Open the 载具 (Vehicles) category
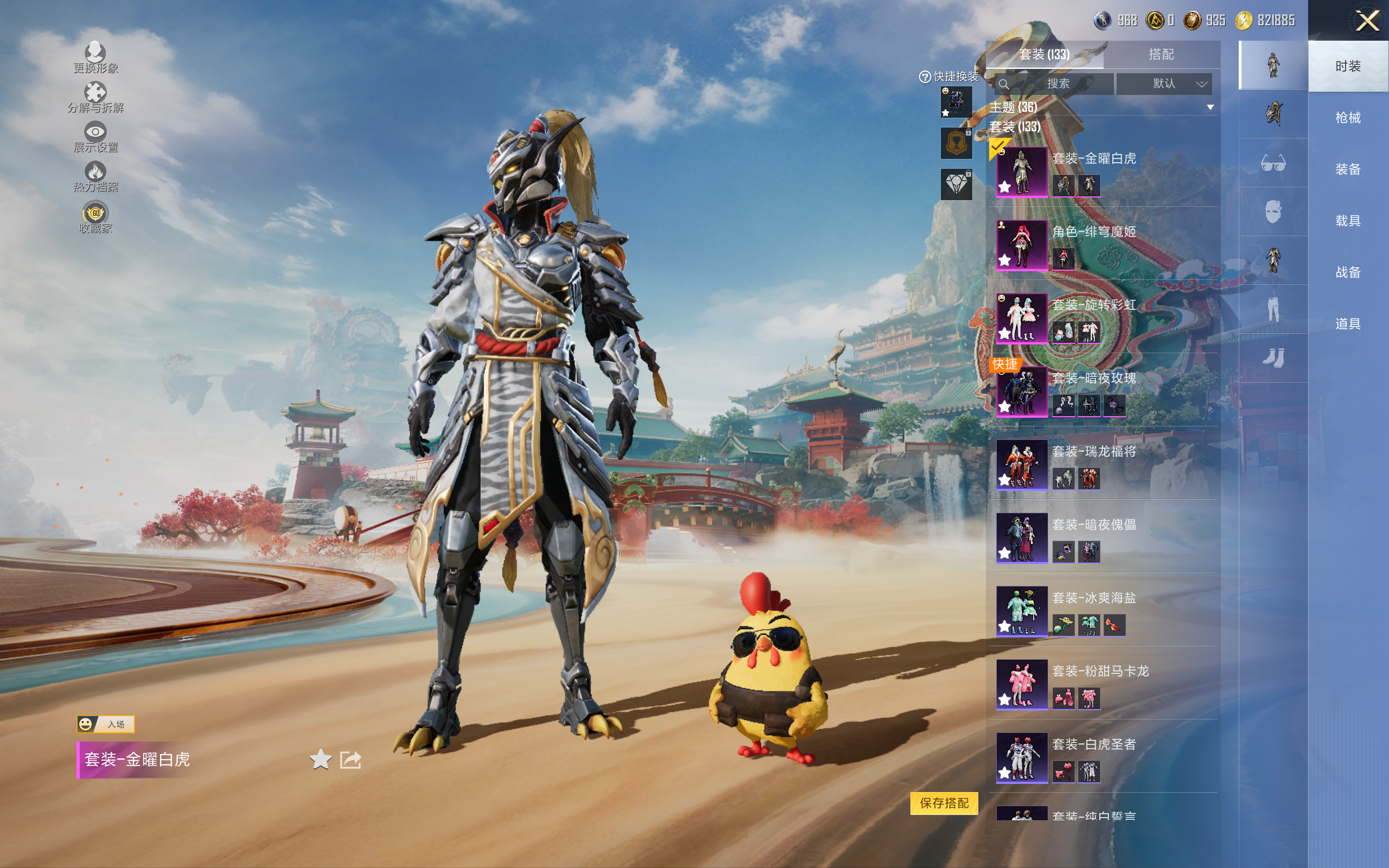Screen dimensions: 1389x868 coord(1348,221)
